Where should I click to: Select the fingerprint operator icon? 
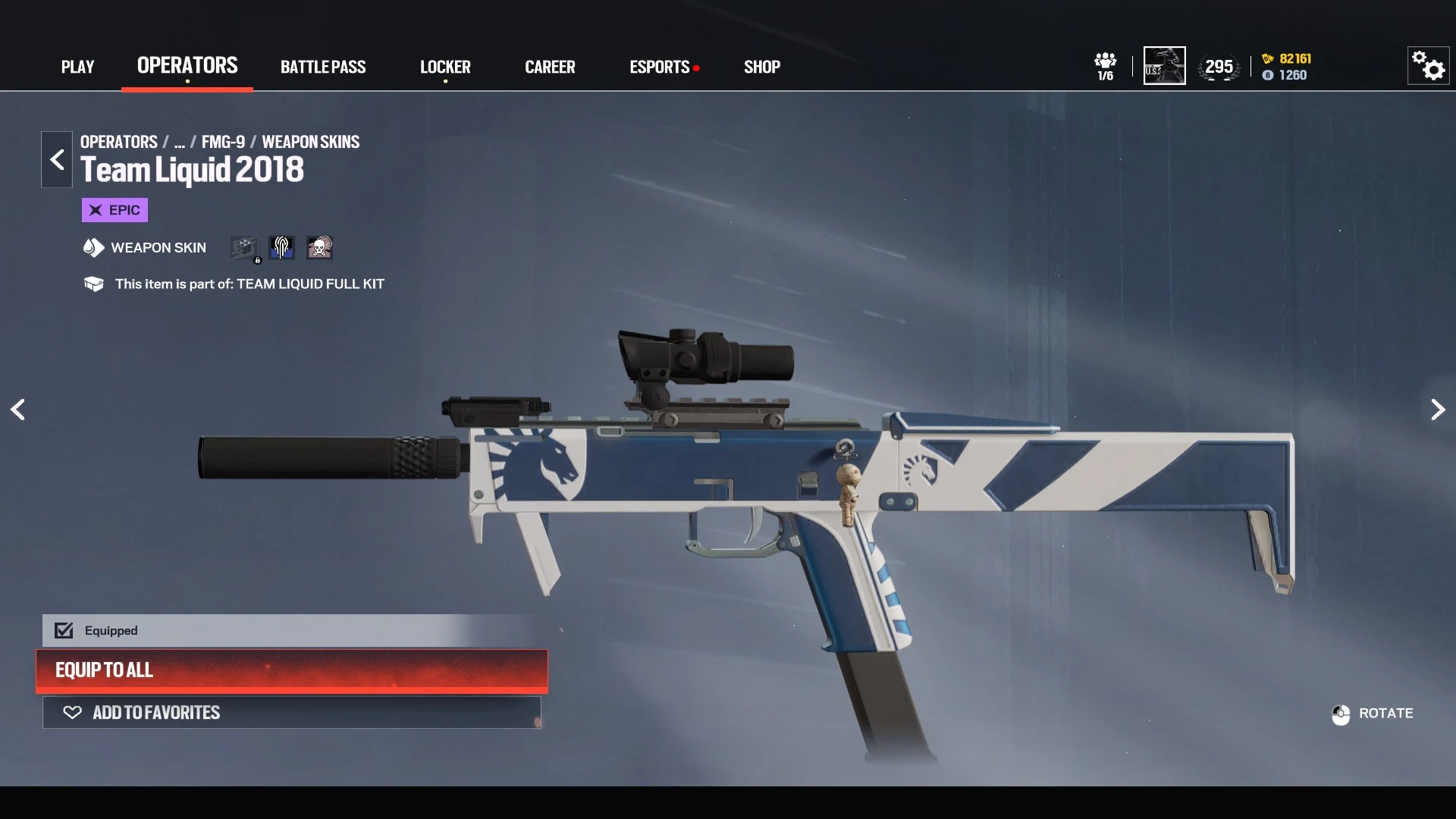[x=281, y=247]
